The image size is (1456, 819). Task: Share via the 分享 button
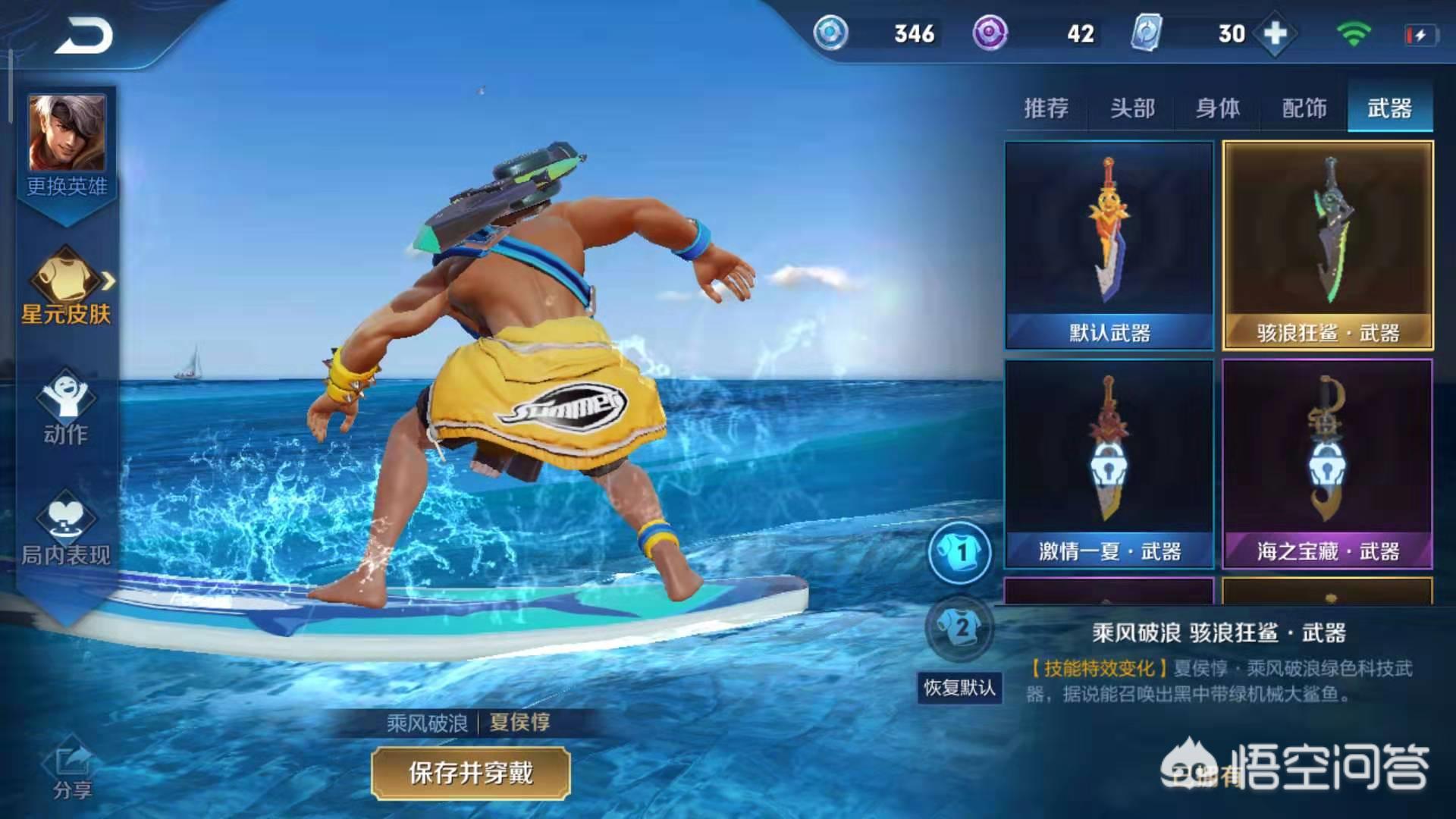click(x=72, y=771)
